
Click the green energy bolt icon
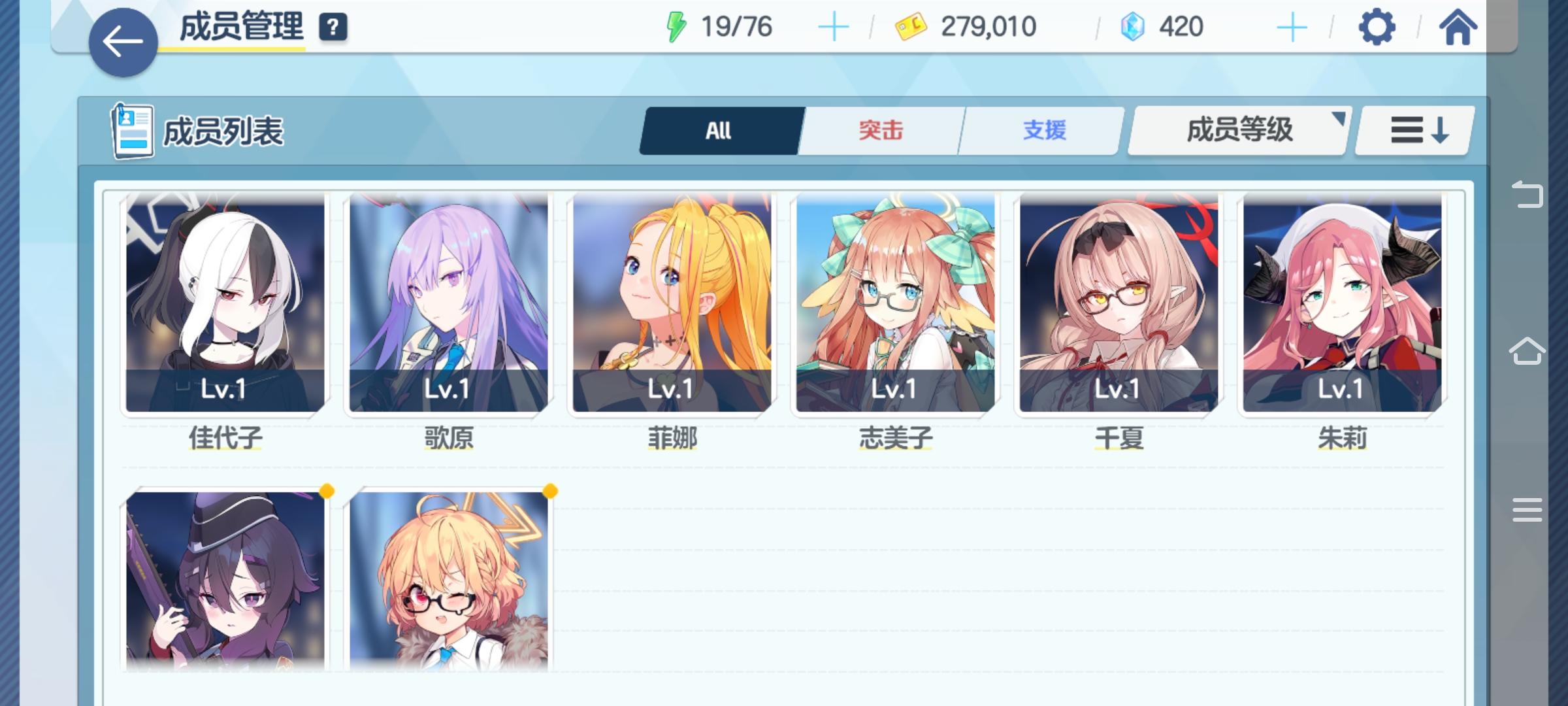(x=676, y=27)
